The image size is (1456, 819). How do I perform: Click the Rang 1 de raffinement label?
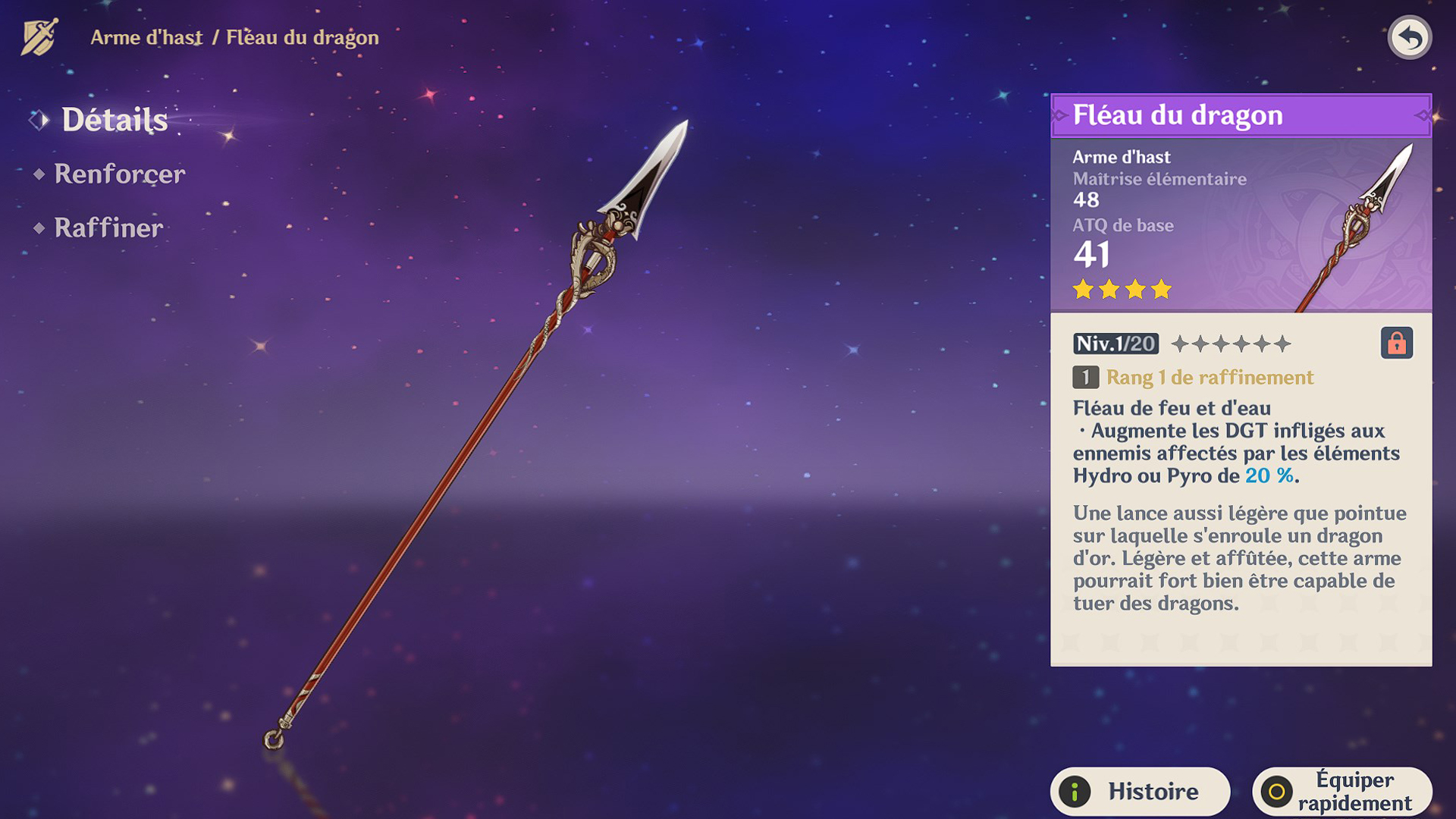[1209, 378]
